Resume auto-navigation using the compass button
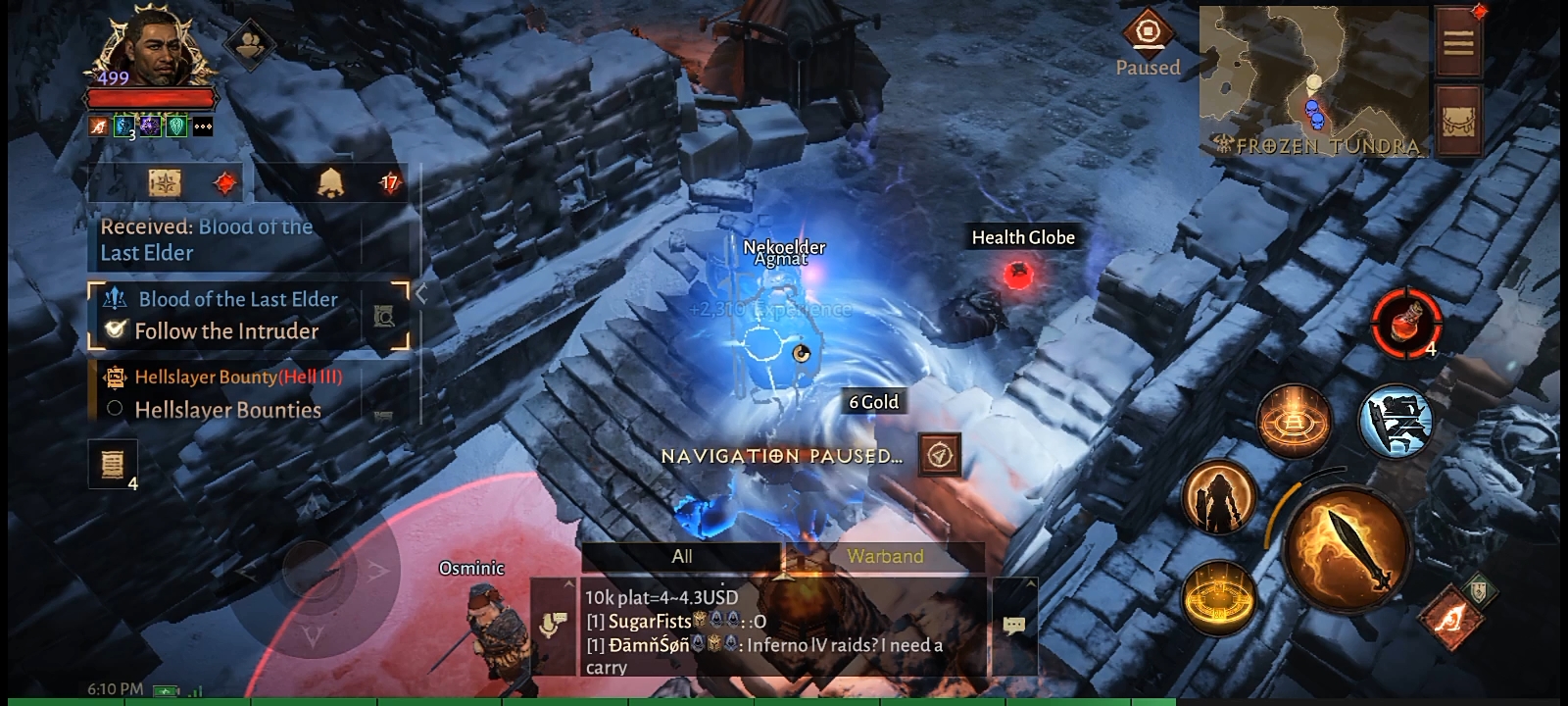1568x706 pixels. [940, 455]
